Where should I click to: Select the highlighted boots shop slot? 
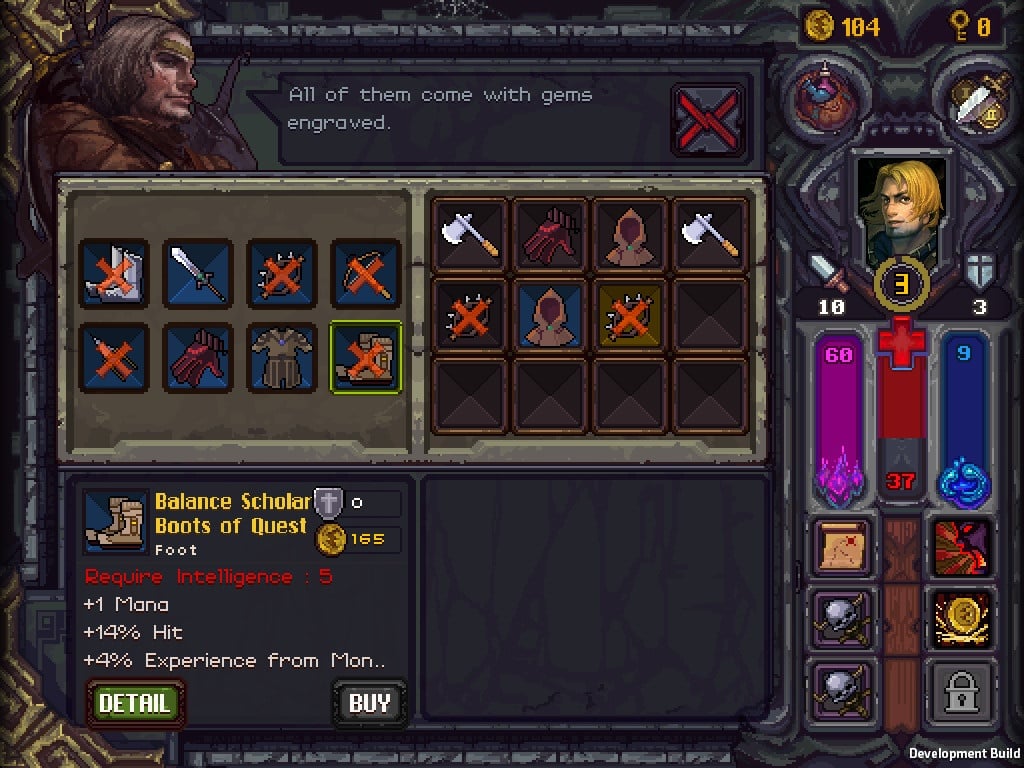click(366, 357)
